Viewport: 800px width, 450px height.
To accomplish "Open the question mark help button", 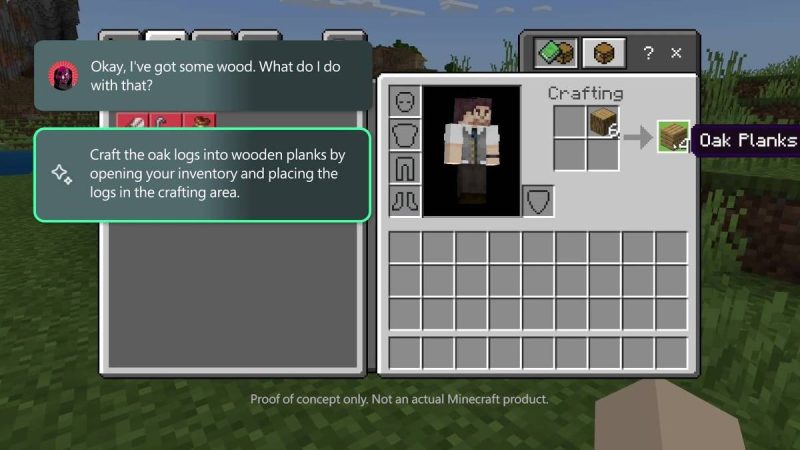I will coord(648,53).
